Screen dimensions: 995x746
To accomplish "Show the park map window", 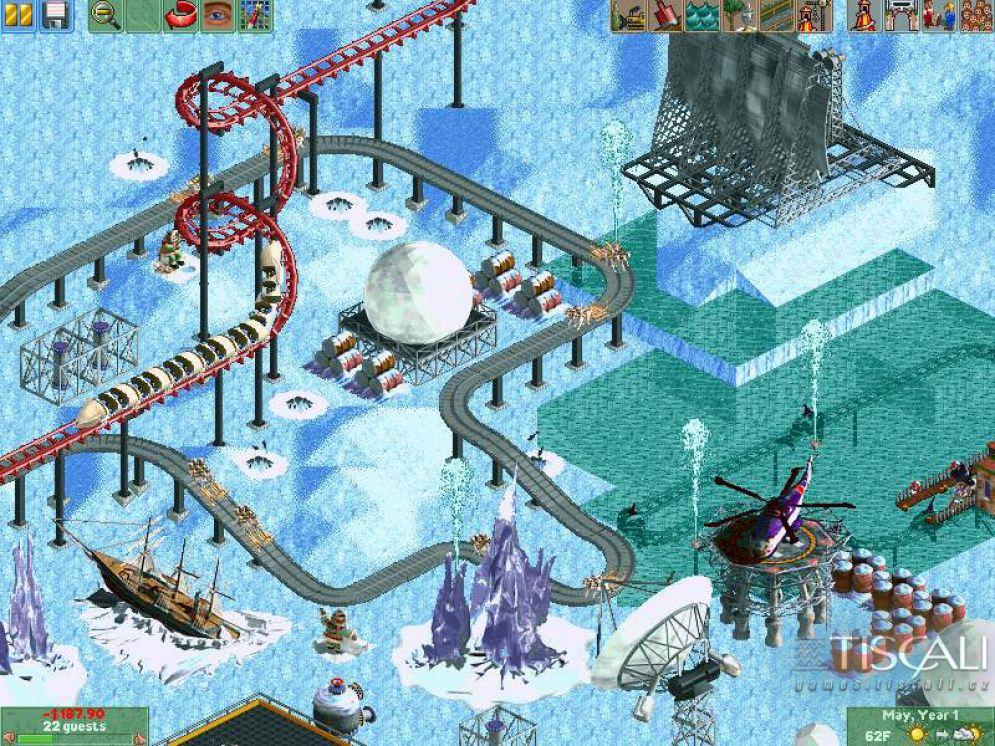I will [x=256, y=16].
